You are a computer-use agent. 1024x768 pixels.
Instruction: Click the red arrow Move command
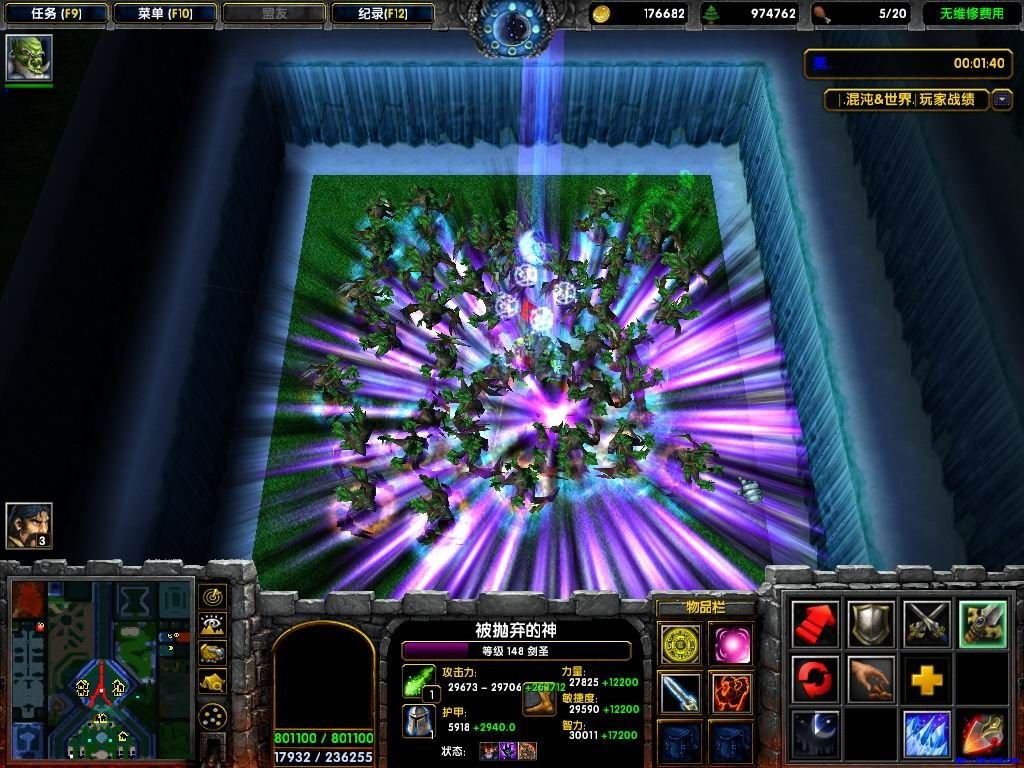tap(816, 624)
